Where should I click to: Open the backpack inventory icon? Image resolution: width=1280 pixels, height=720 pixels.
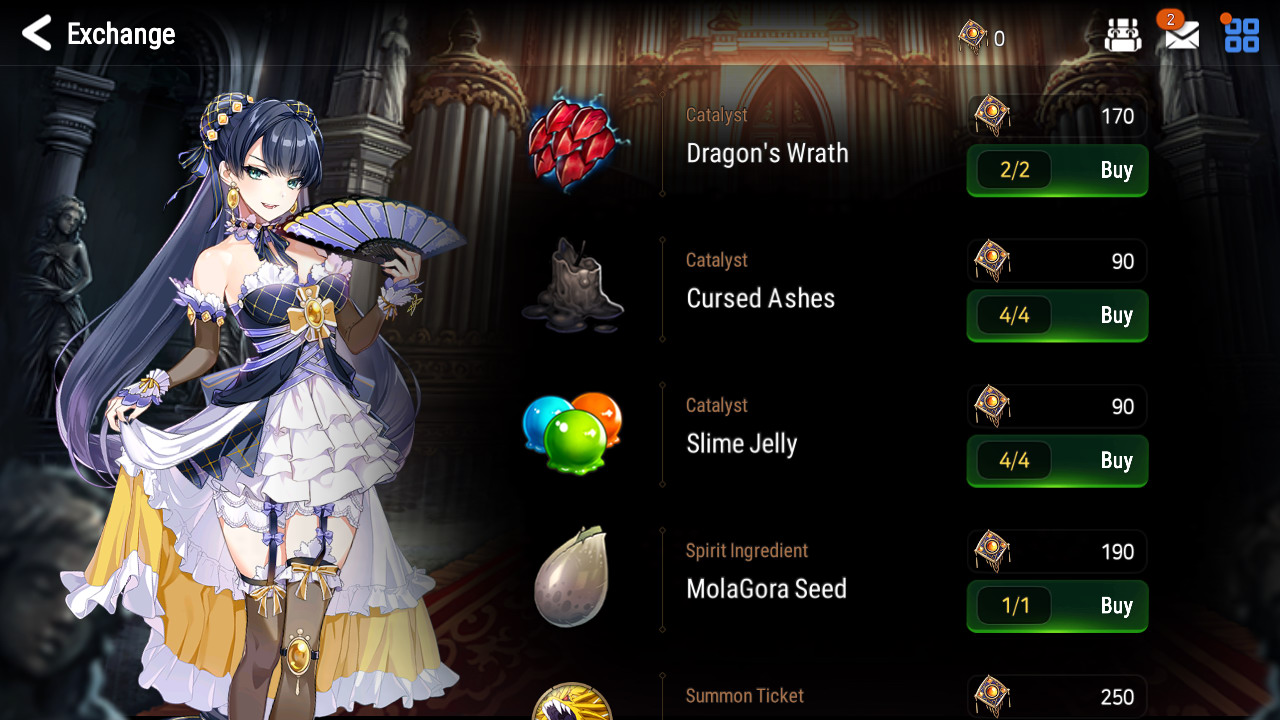tap(1122, 35)
